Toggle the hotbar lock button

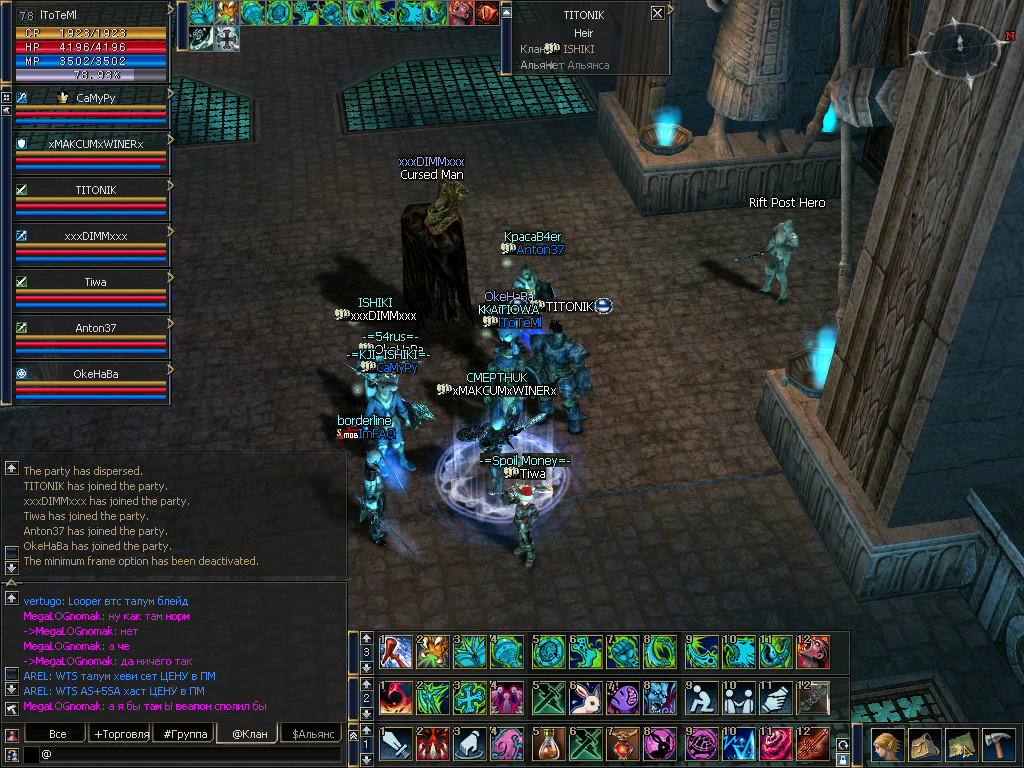843,761
